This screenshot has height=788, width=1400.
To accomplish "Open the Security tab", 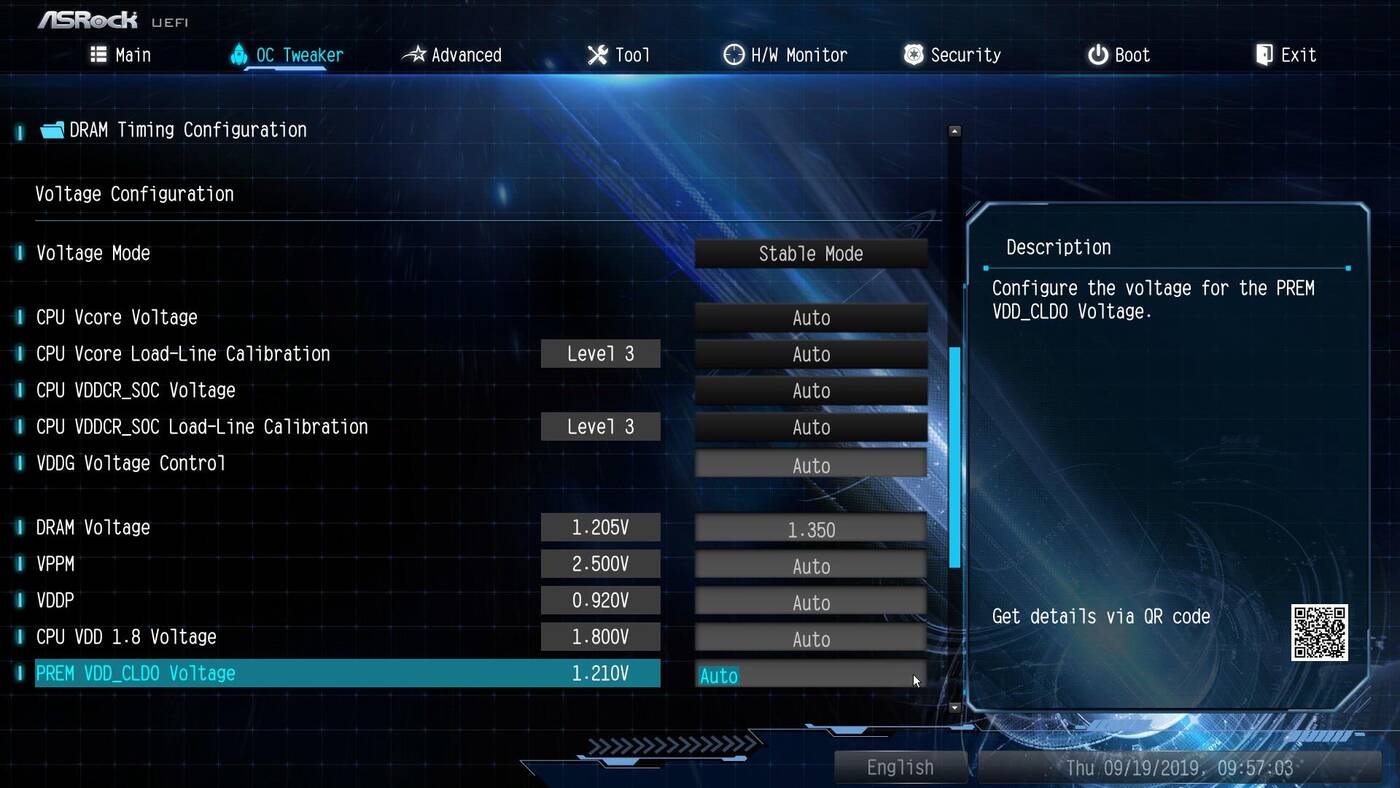I will [x=952, y=55].
